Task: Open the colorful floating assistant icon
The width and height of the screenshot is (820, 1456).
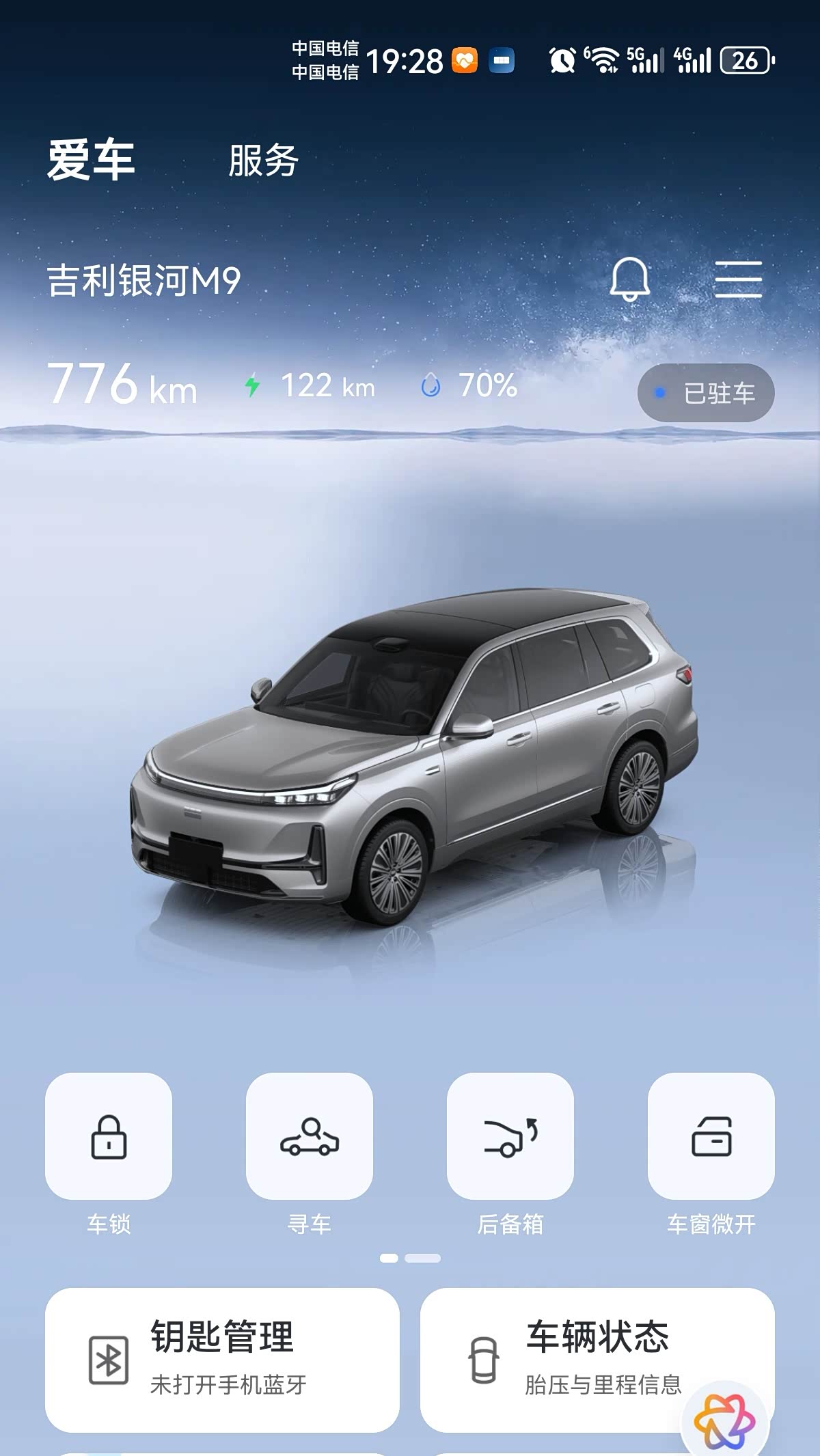Action: click(x=724, y=1421)
